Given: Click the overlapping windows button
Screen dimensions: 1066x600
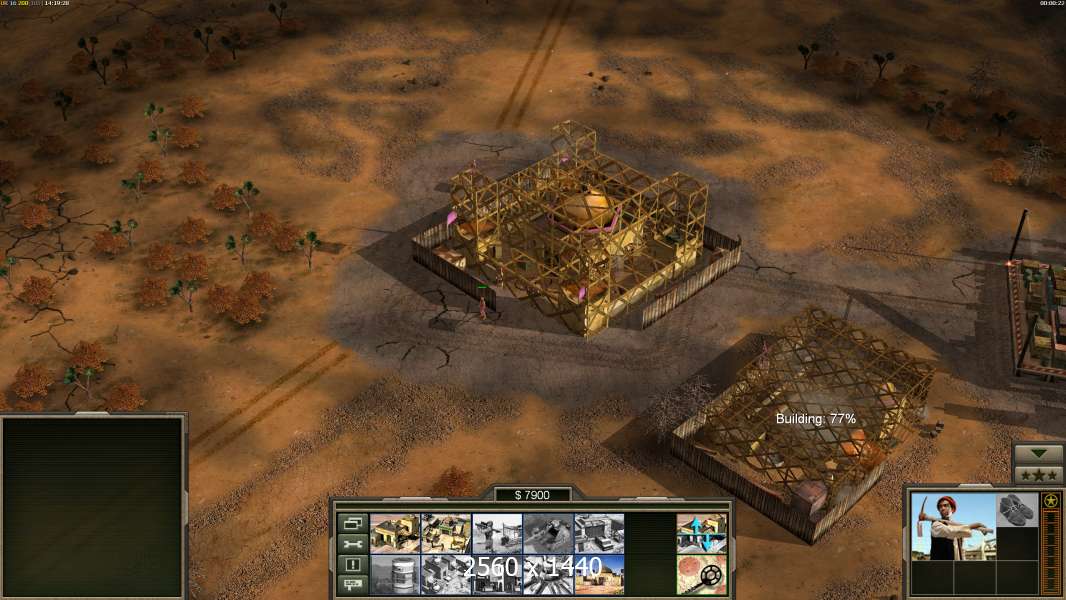Looking at the screenshot, I should (351, 523).
